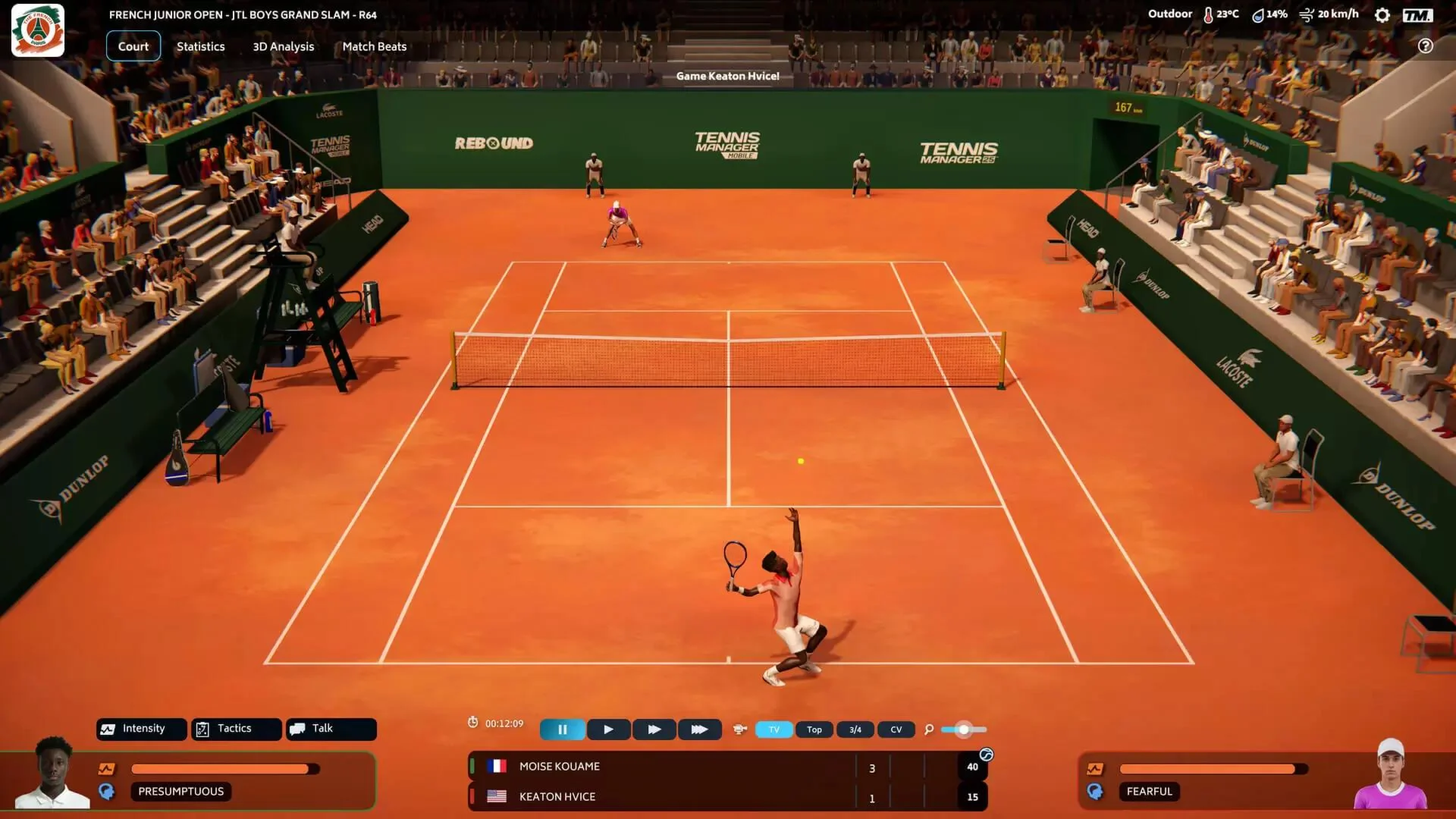Select the TV camera view
1456x819 pixels.
tap(774, 730)
